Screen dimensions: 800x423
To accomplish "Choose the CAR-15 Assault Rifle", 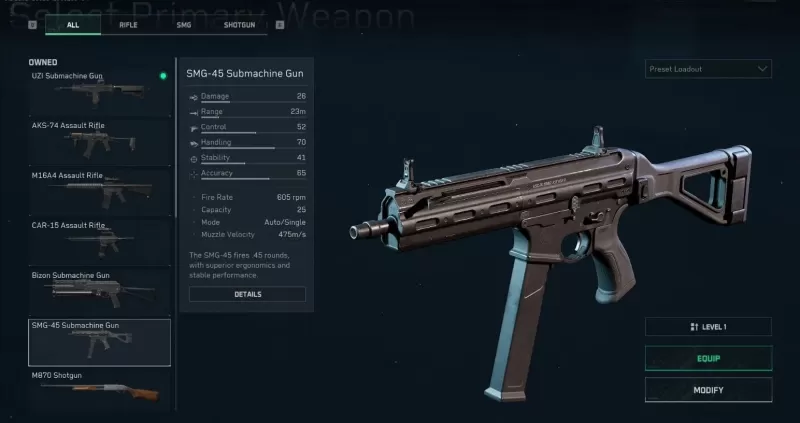I will point(98,240).
